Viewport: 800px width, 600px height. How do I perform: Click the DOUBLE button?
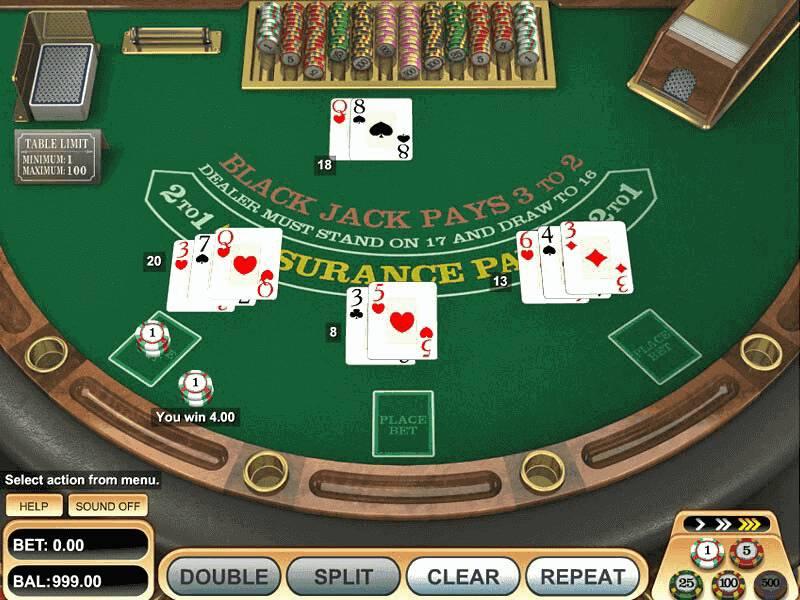(224, 577)
